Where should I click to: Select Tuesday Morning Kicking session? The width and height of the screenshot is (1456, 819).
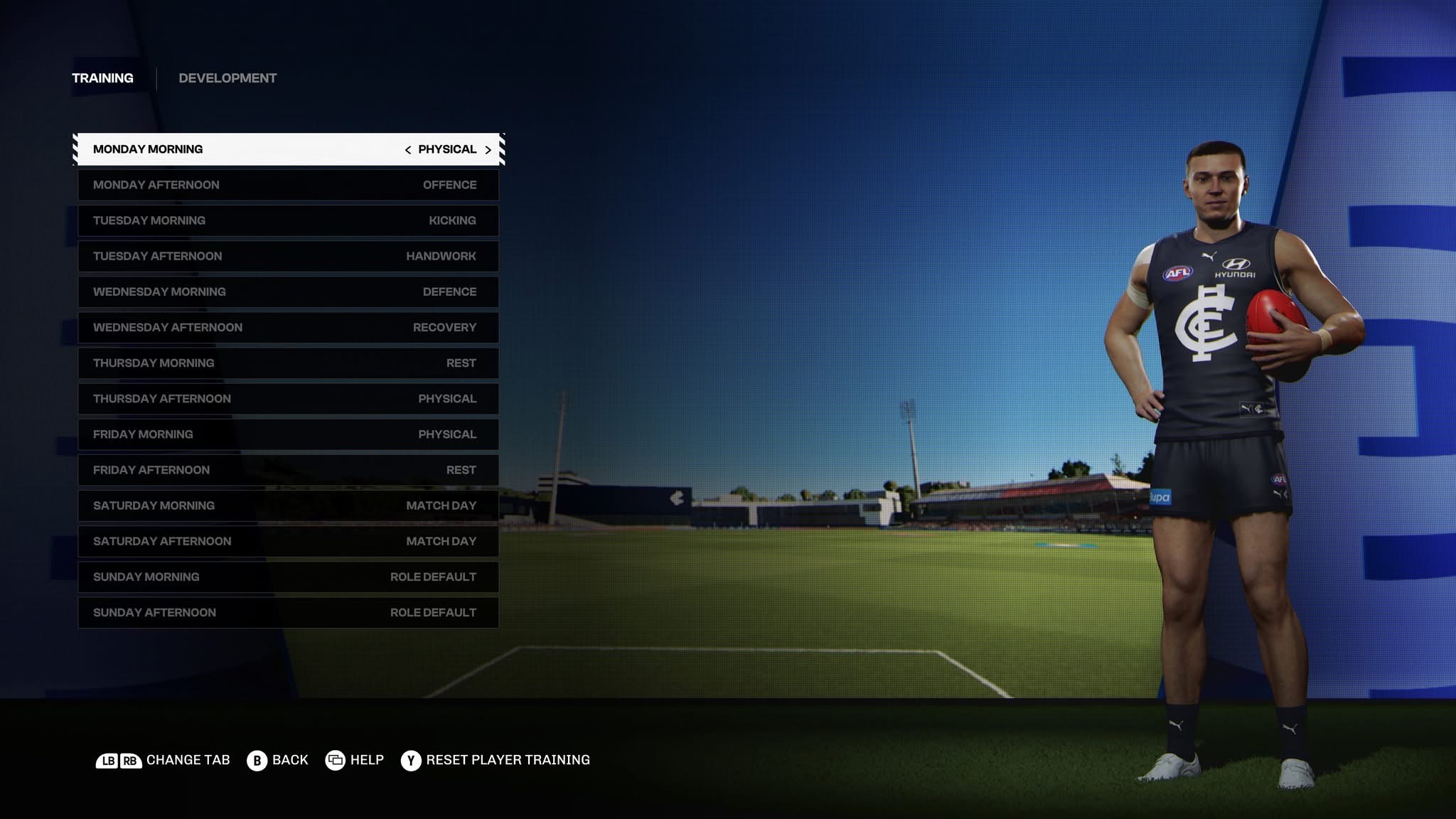point(288,220)
